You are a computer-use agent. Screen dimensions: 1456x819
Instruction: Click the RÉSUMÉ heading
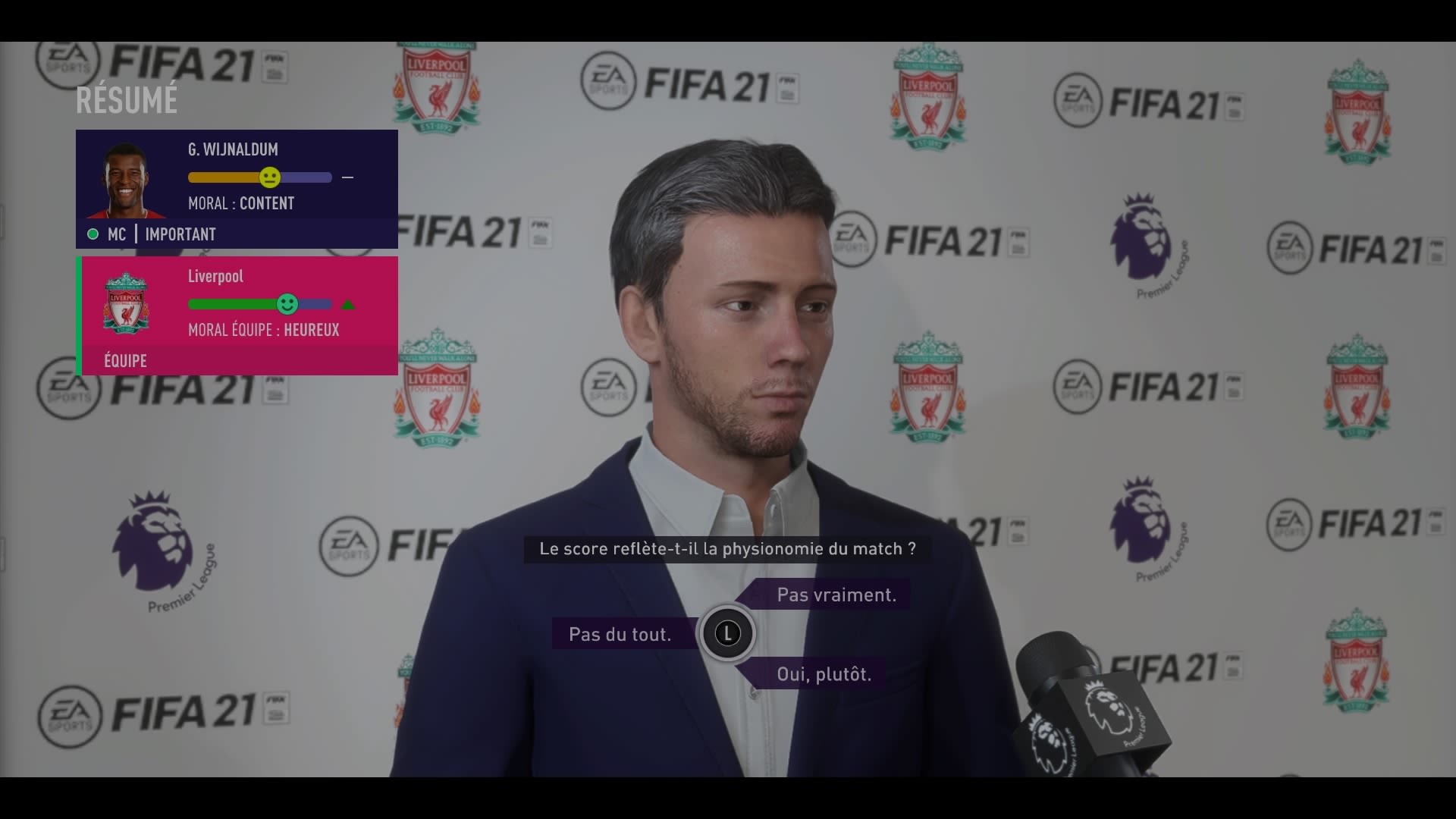(x=127, y=99)
